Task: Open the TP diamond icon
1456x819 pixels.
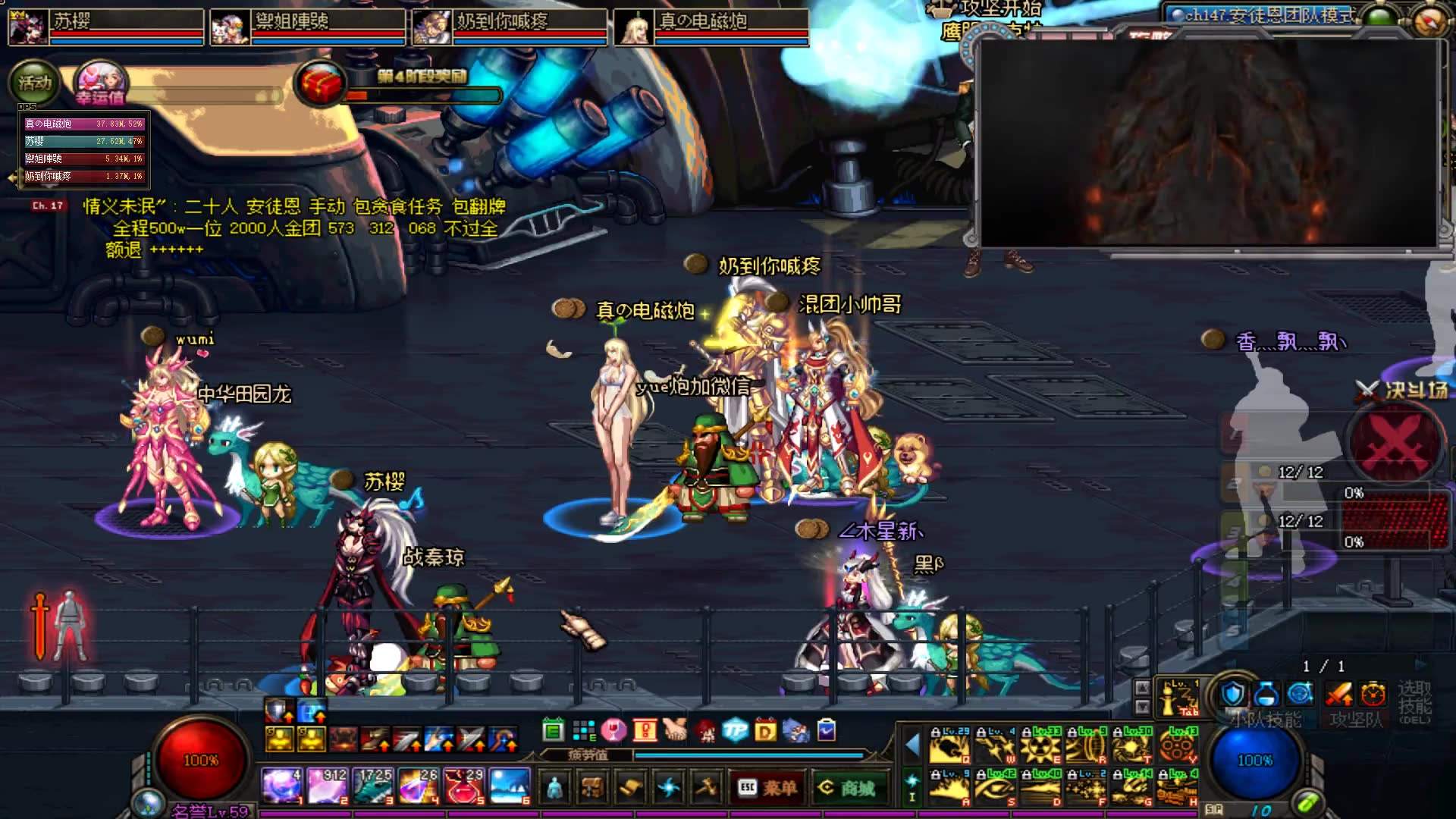Action: [735, 730]
